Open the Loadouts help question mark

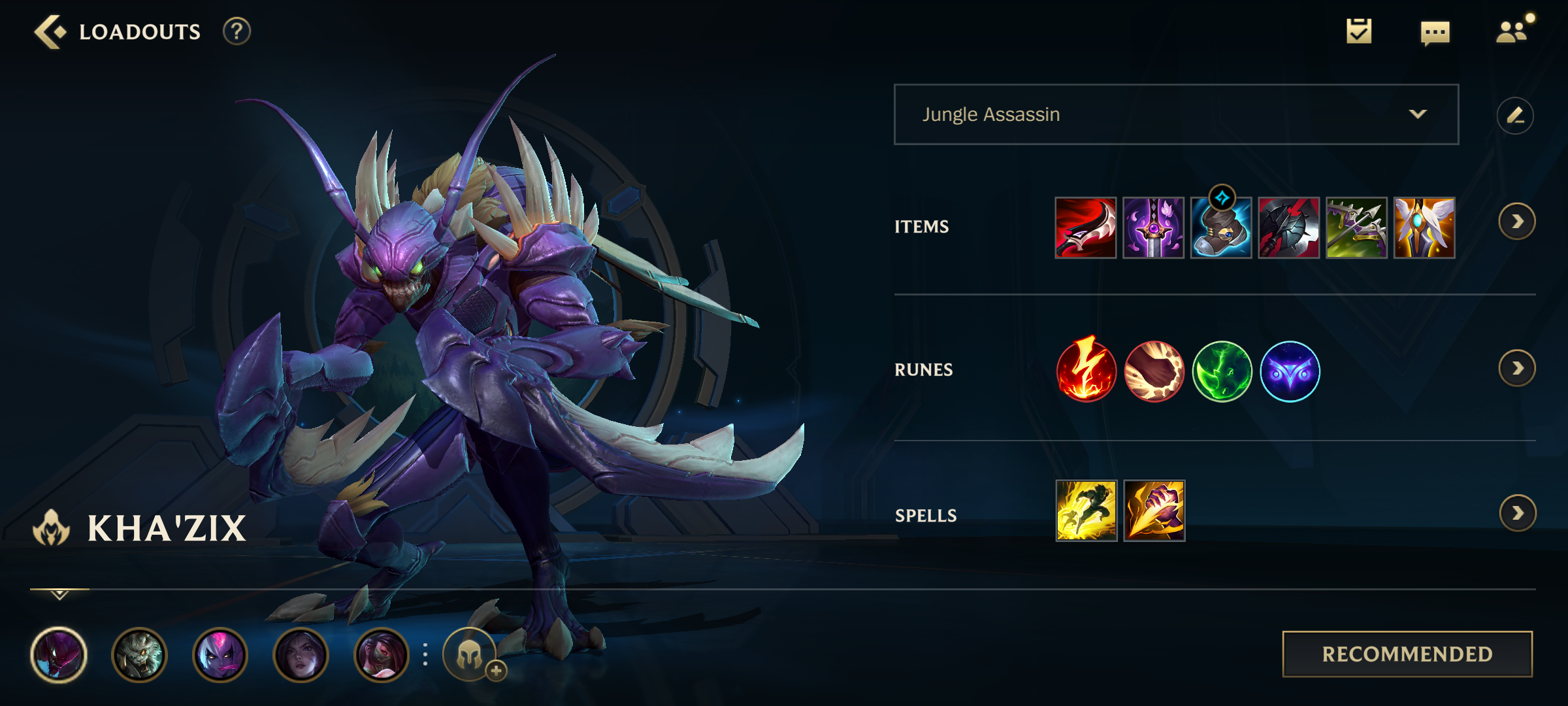pyautogui.click(x=237, y=31)
